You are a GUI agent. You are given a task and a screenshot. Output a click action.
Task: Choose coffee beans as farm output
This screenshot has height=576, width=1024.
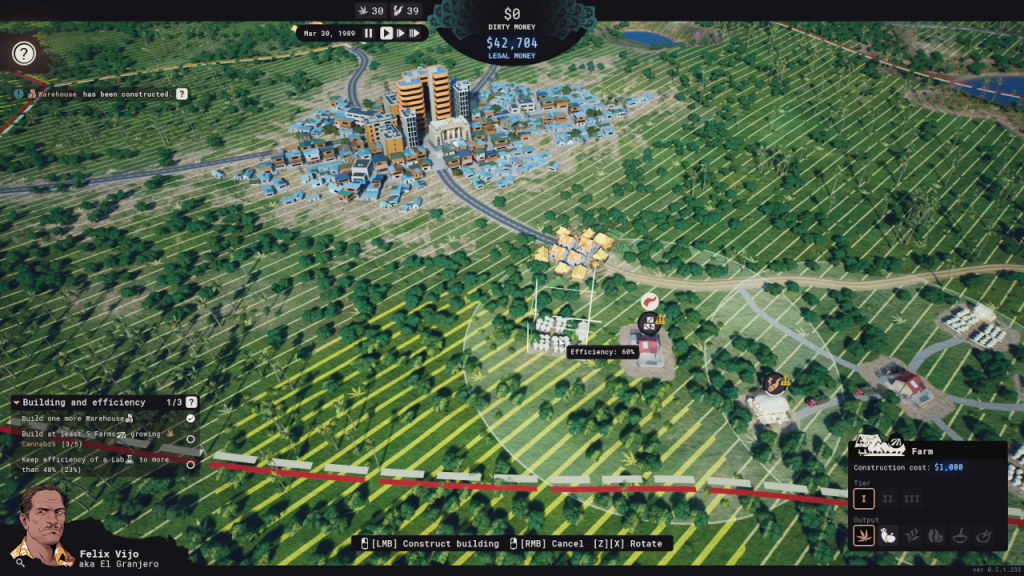(935, 536)
